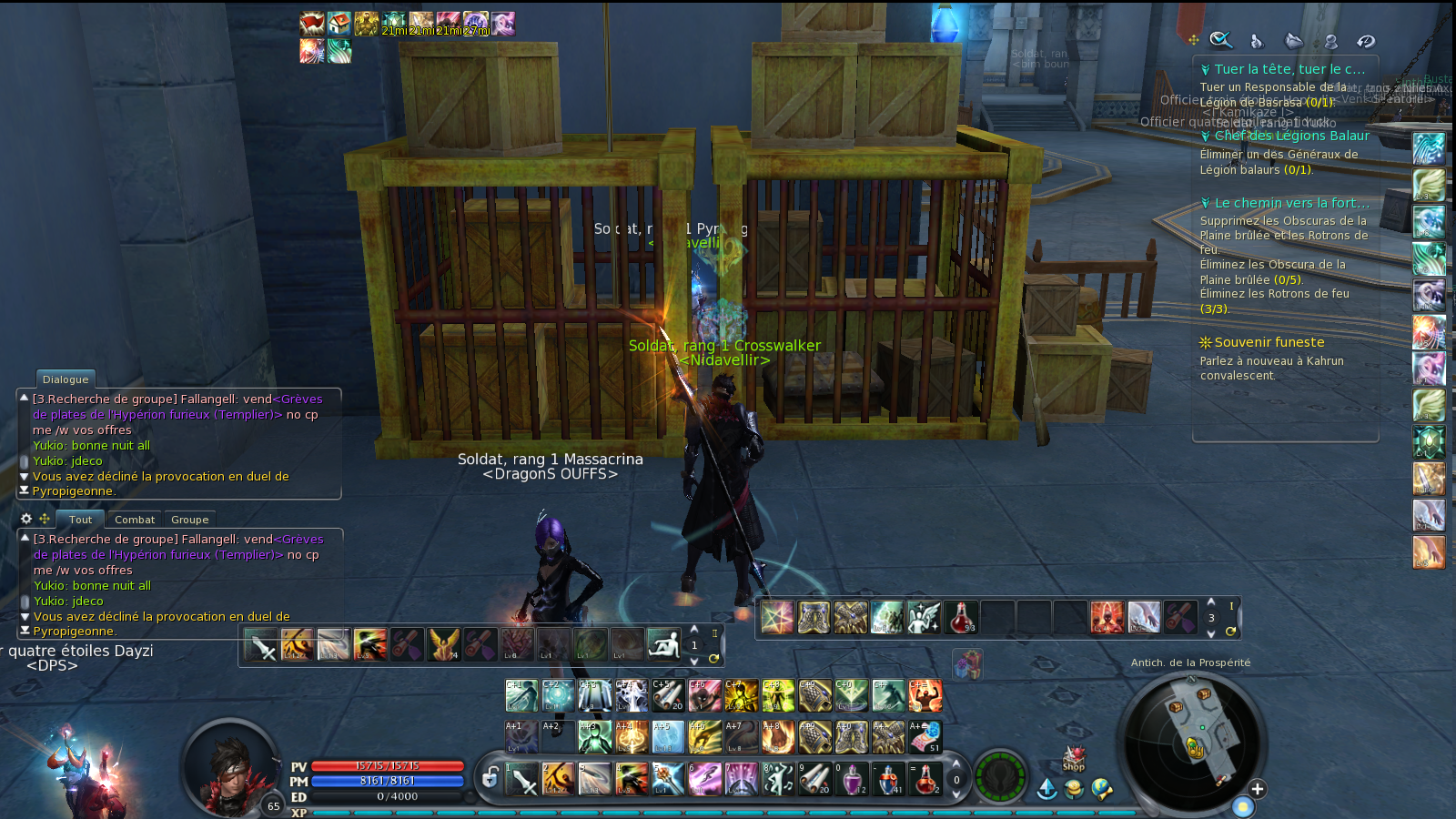
Task: Open chat settings gear icon
Action: (26, 519)
